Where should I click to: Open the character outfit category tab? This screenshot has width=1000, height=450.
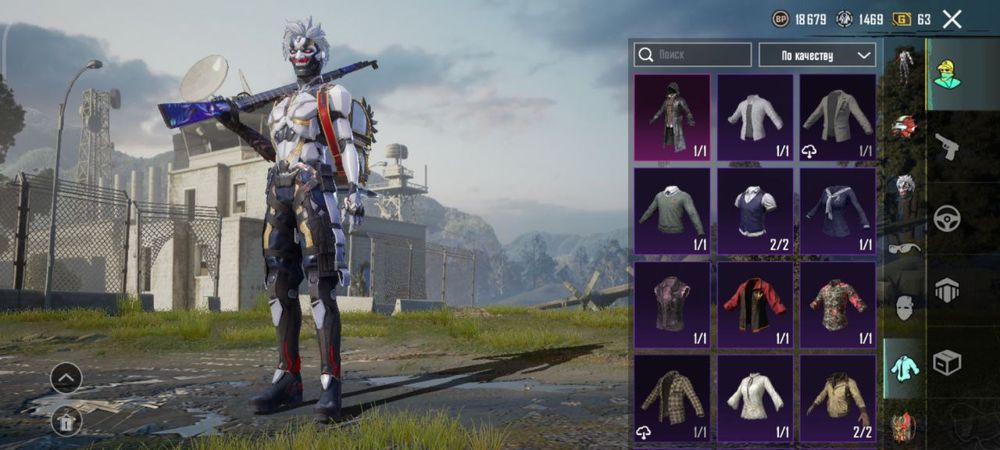pos(946,74)
